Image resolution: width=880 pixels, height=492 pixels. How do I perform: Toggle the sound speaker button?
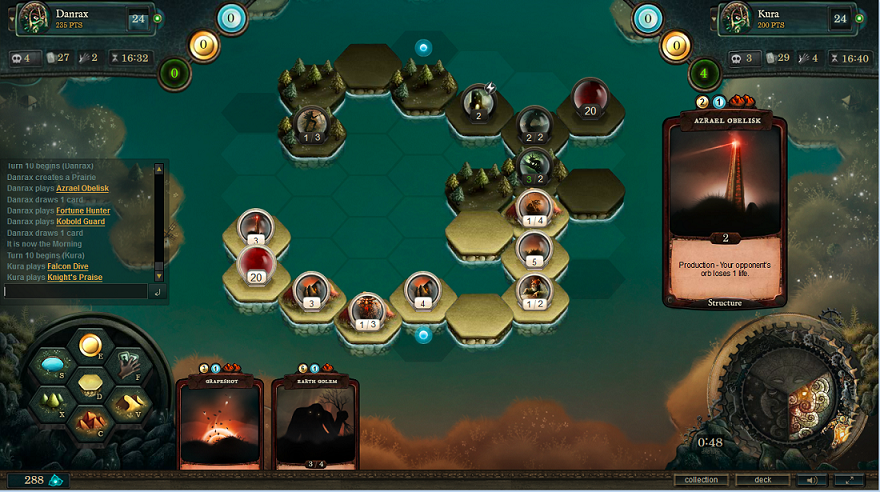810,480
